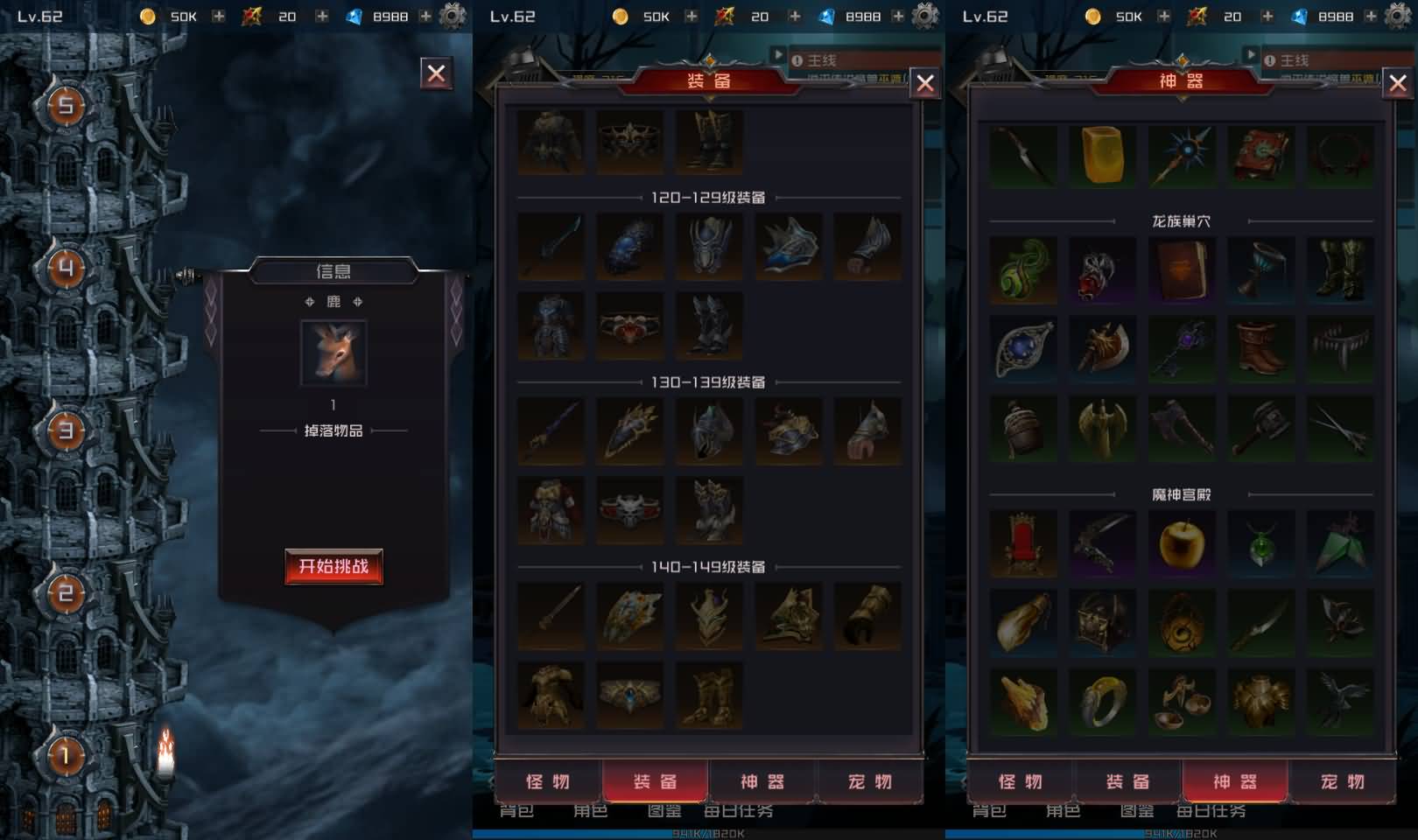Select tower floor 5
The image size is (1418, 840).
pyautogui.click(x=66, y=106)
